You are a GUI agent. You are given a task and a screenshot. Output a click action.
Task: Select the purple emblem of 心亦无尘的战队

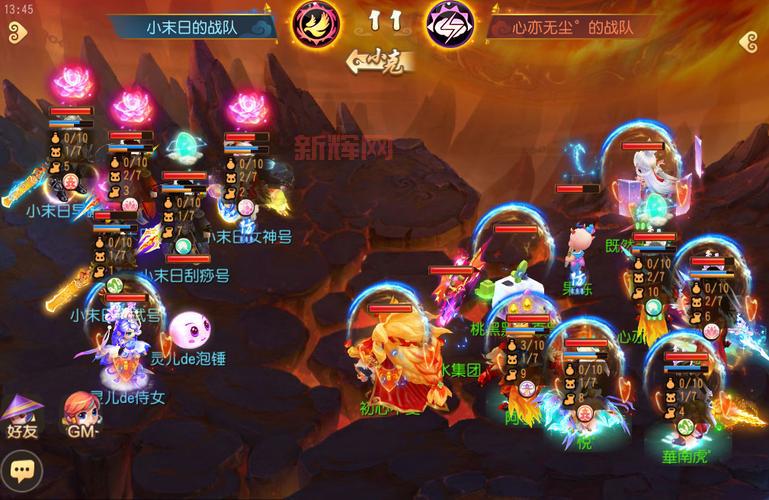(451, 25)
